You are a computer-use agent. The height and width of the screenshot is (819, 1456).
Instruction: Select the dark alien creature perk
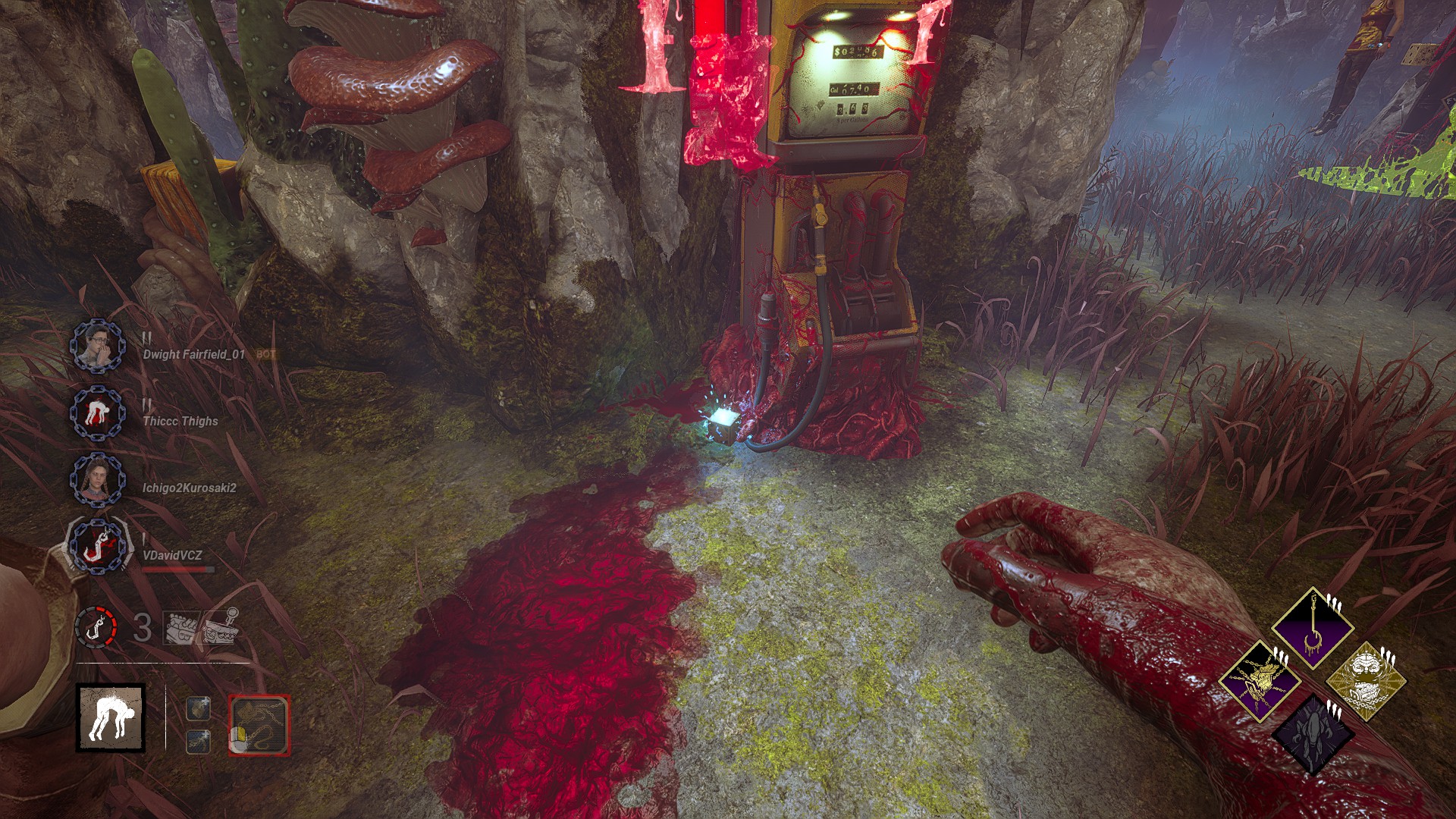[x=1312, y=734]
